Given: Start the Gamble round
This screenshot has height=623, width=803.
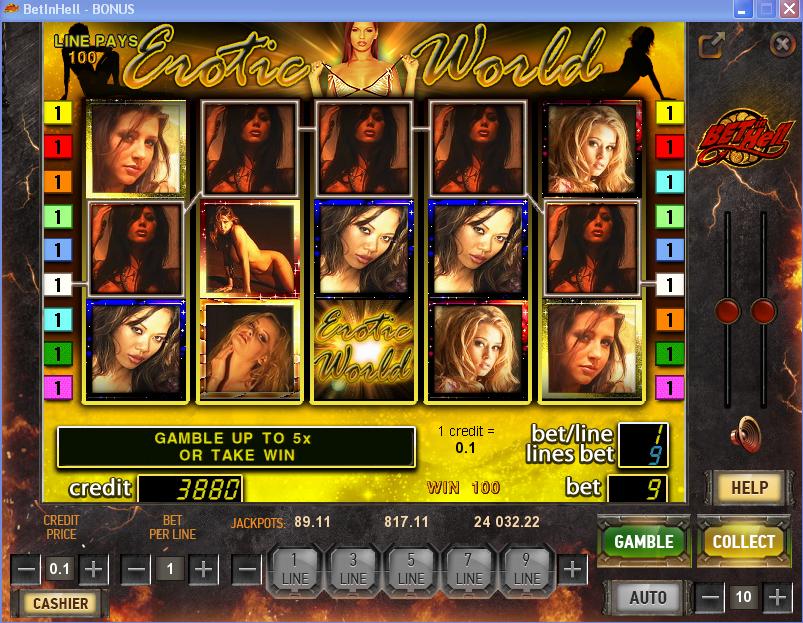Looking at the screenshot, I should point(643,541).
